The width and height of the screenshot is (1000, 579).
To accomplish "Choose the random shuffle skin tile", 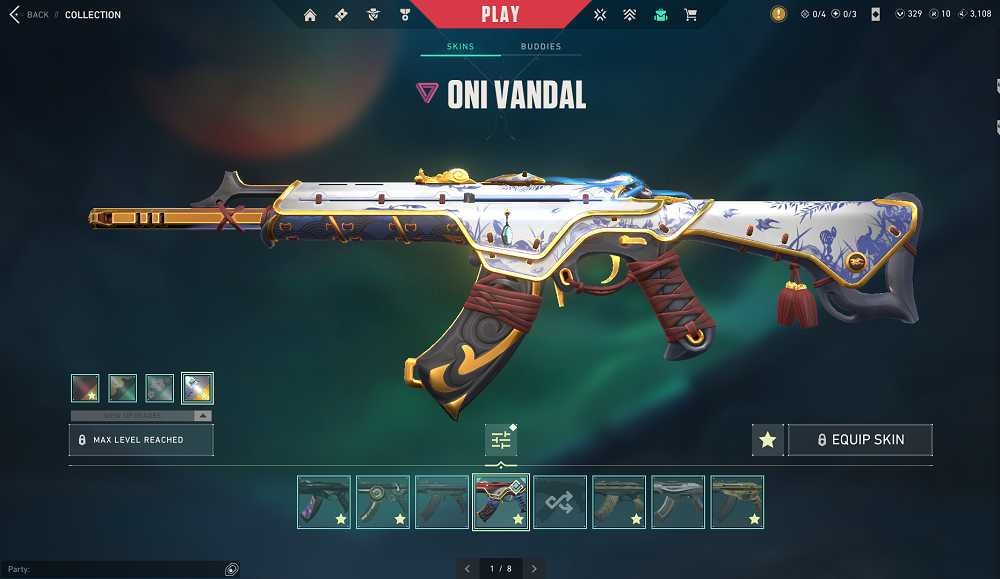I will (x=560, y=502).
